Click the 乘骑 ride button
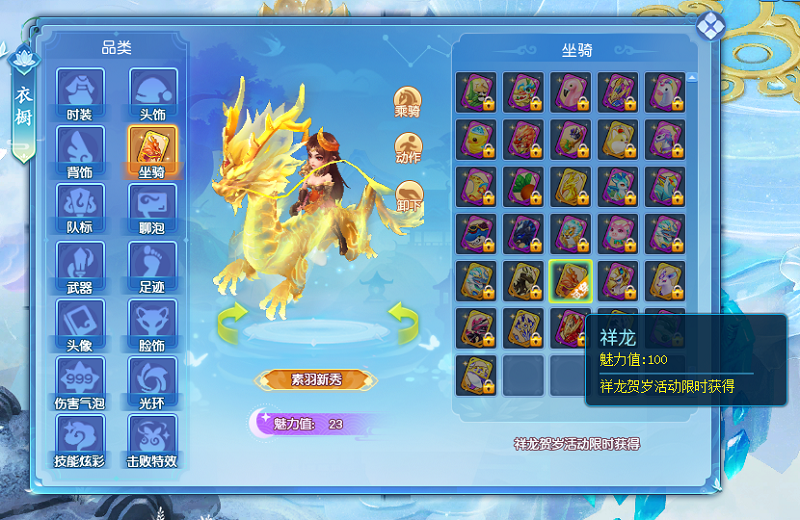This screenshot has height=520, width=800. (x=408, y=100)
